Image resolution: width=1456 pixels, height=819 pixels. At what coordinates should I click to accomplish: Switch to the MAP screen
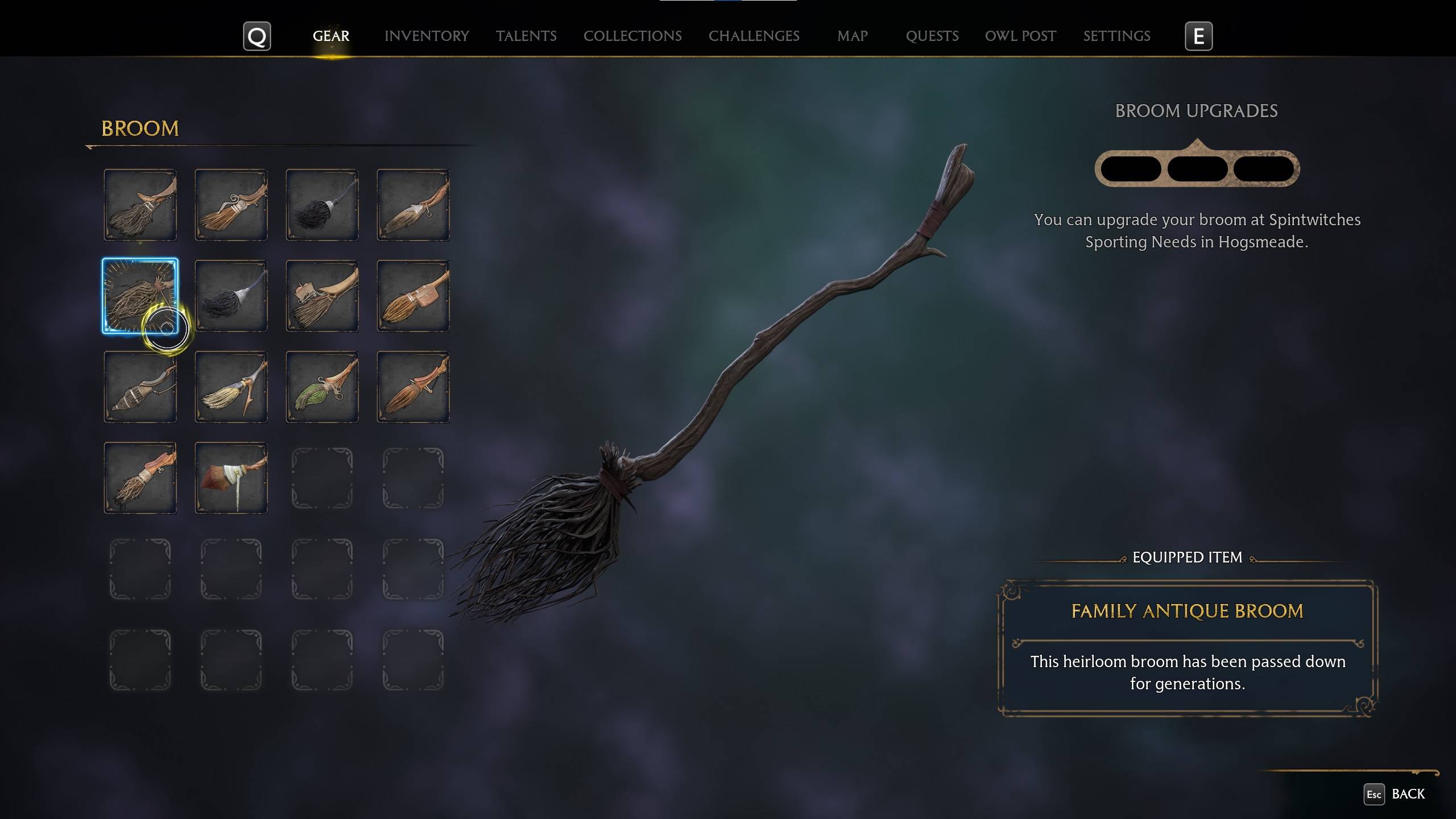click(x=851, y=36)
